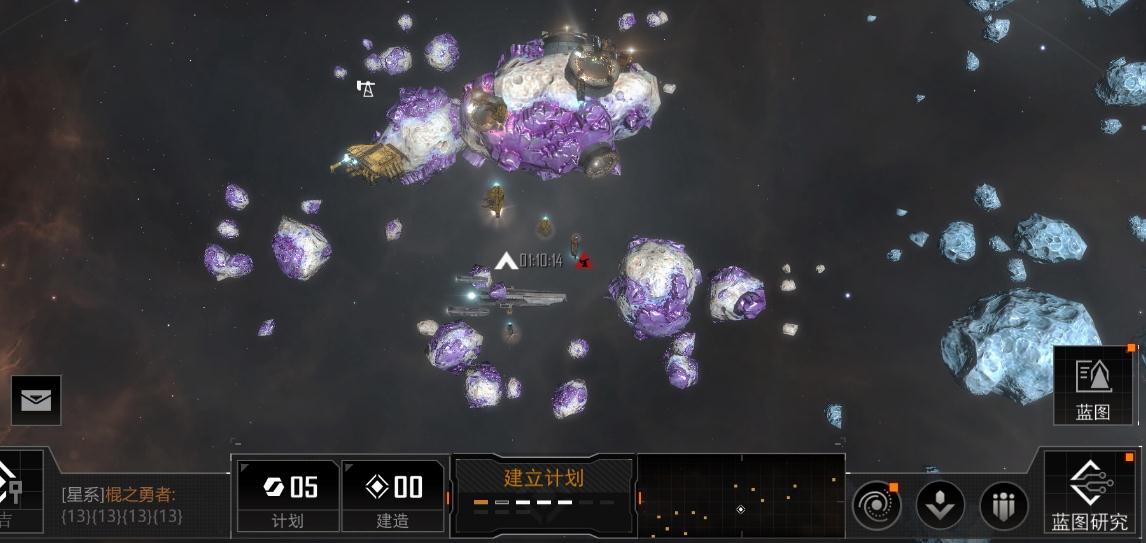Click the round spiral galaxy icon

(x=876, y=504)
